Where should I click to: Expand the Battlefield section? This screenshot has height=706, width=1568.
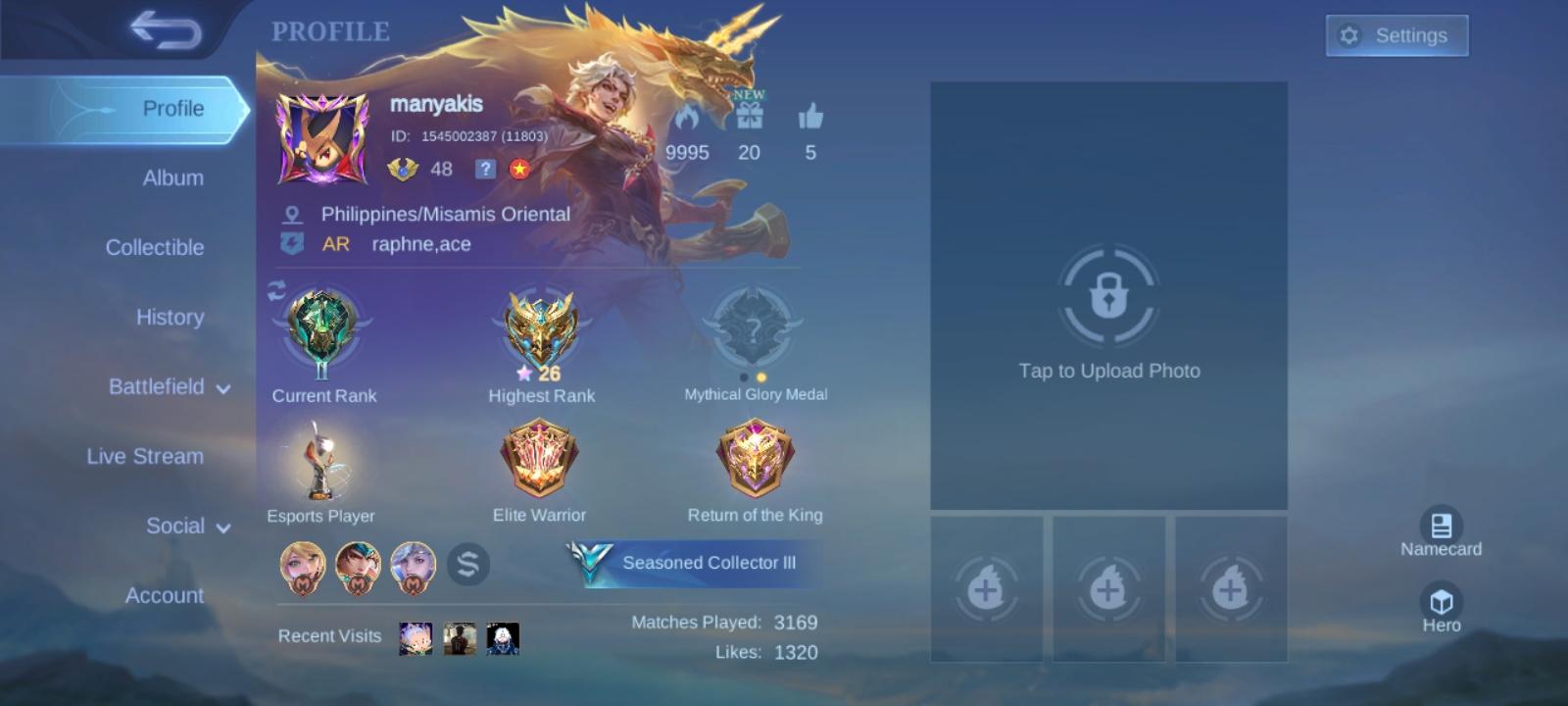tap(171, 387)
